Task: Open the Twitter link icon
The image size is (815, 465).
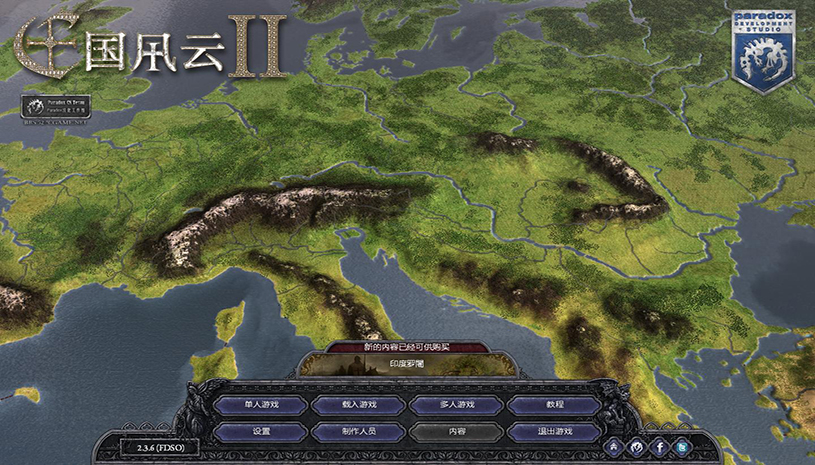Action: [x=682, y=446]
